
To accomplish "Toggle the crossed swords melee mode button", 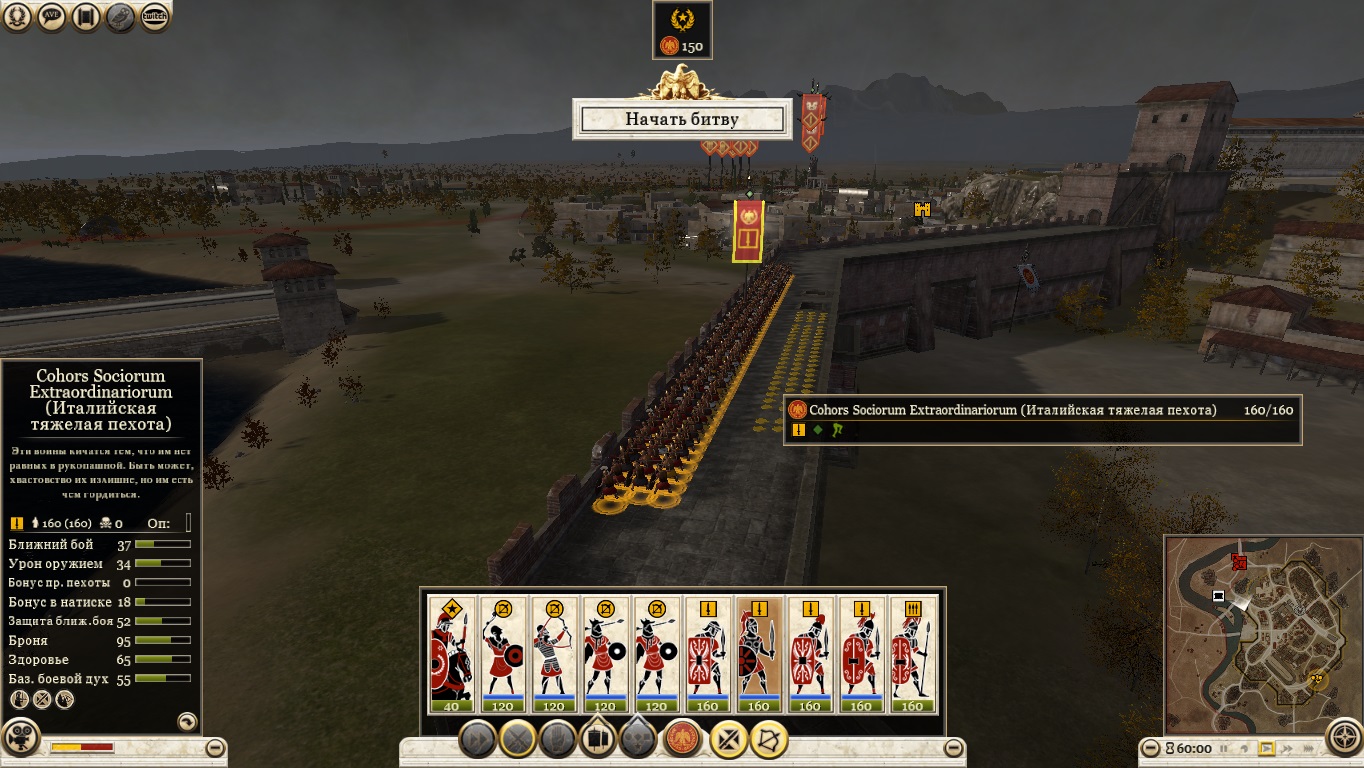I will [517, 740].
